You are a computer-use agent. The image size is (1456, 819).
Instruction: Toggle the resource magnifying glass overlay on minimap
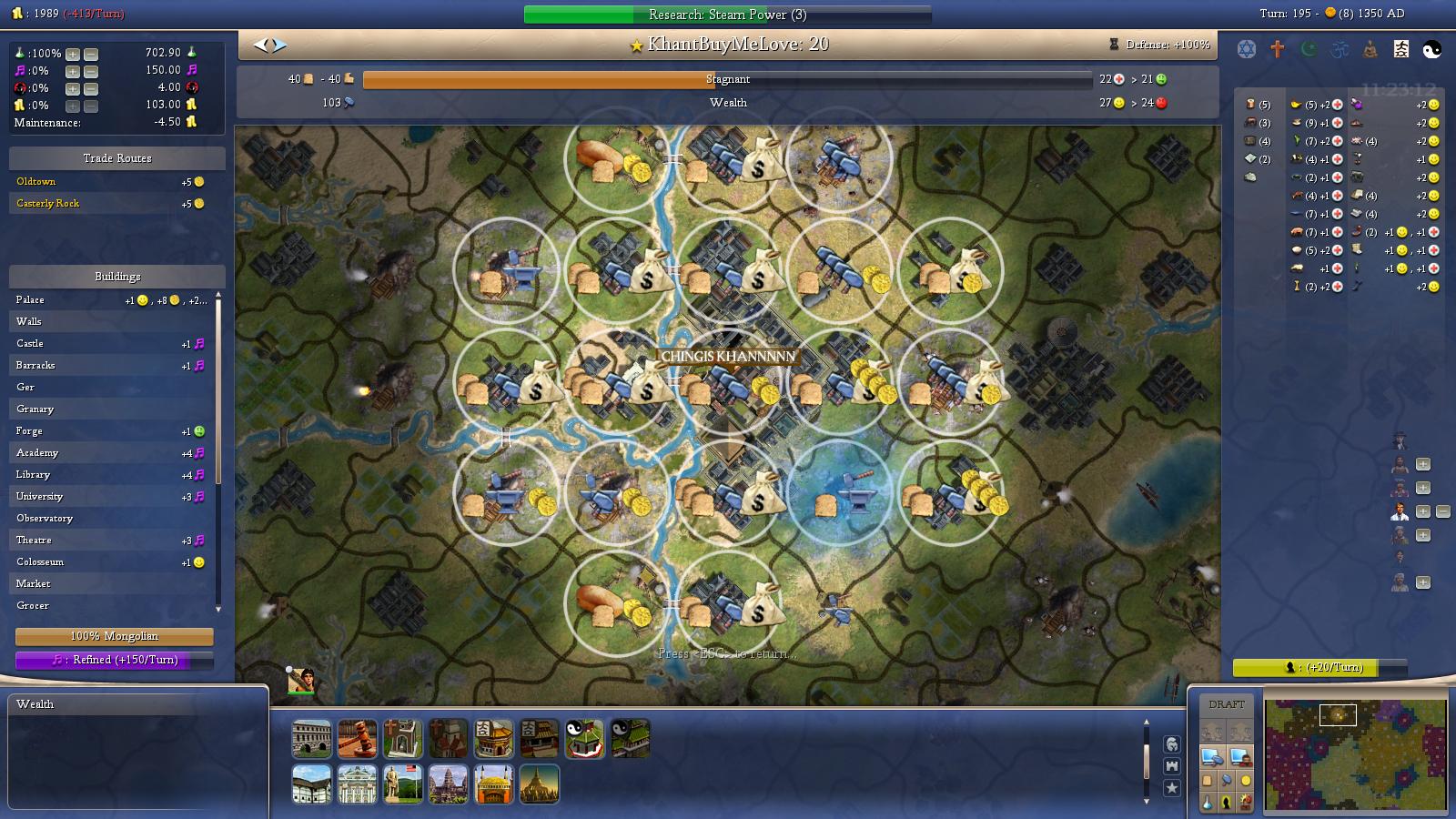click(x=1227, y=780)
